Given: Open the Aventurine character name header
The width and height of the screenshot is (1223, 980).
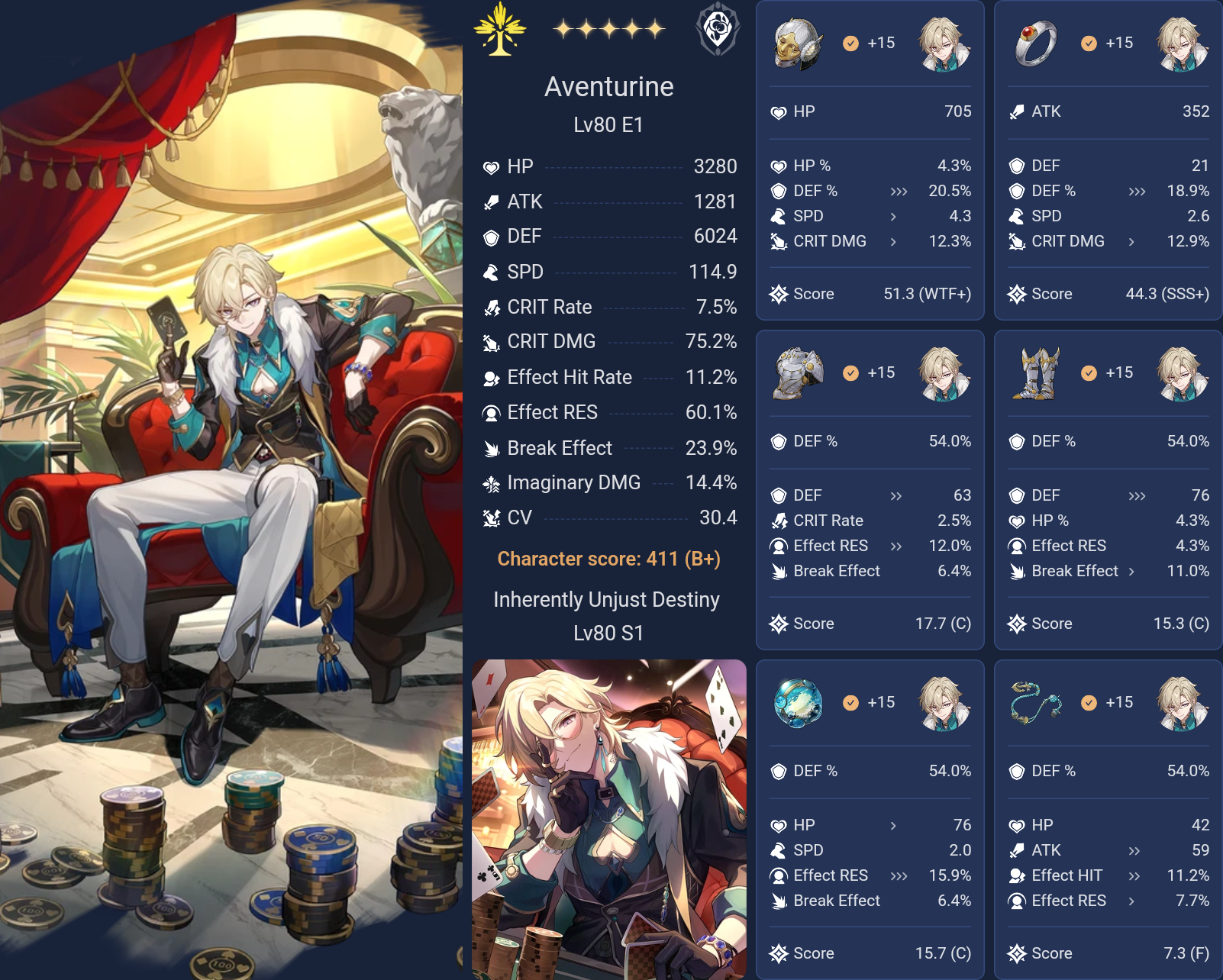Looking at the screenshot, I should point(608,87).
